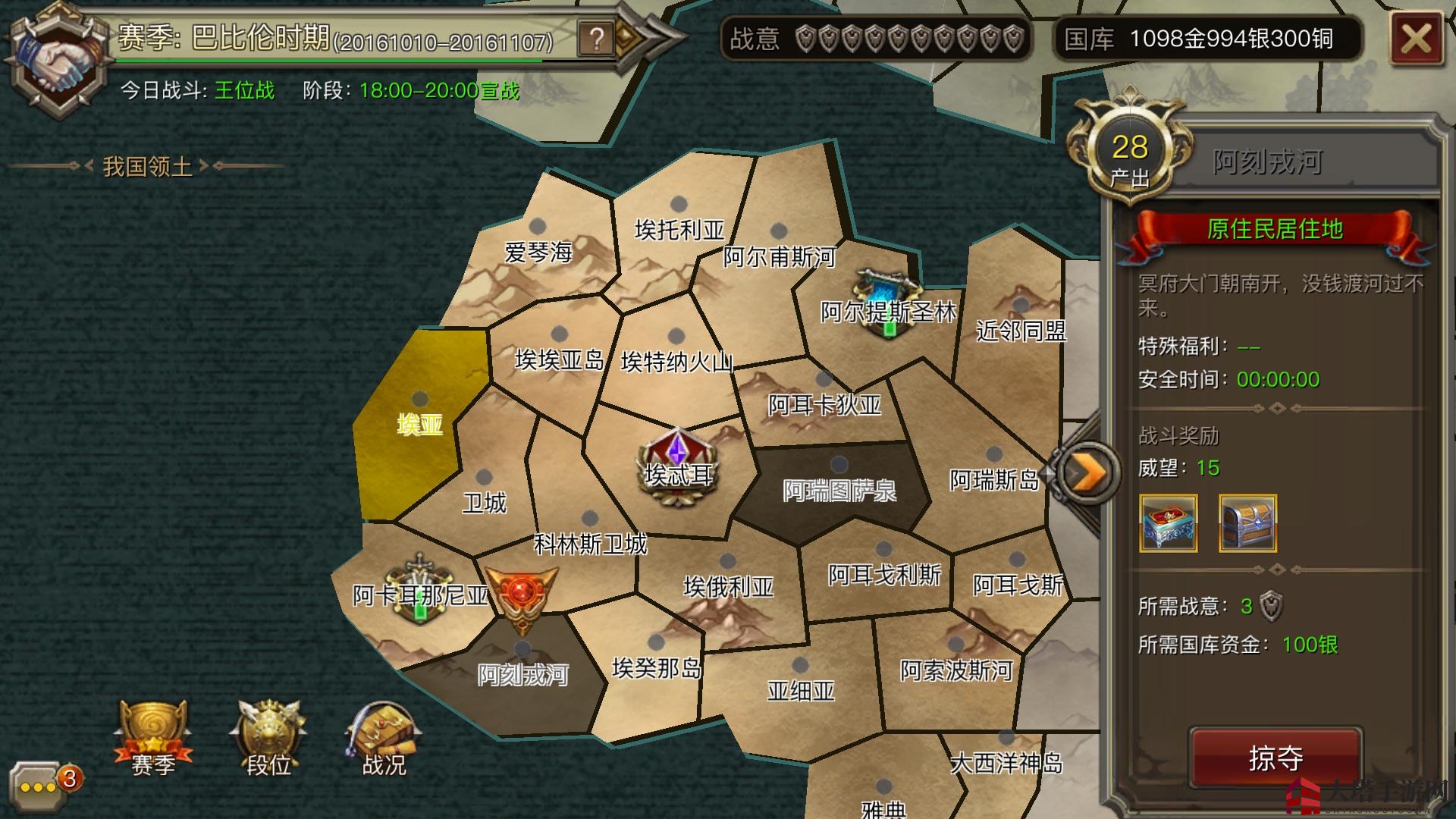Close the territory map screen
Viewport: 1456px width, 819px height.
pyautogui.click(x=1415, y=38)
